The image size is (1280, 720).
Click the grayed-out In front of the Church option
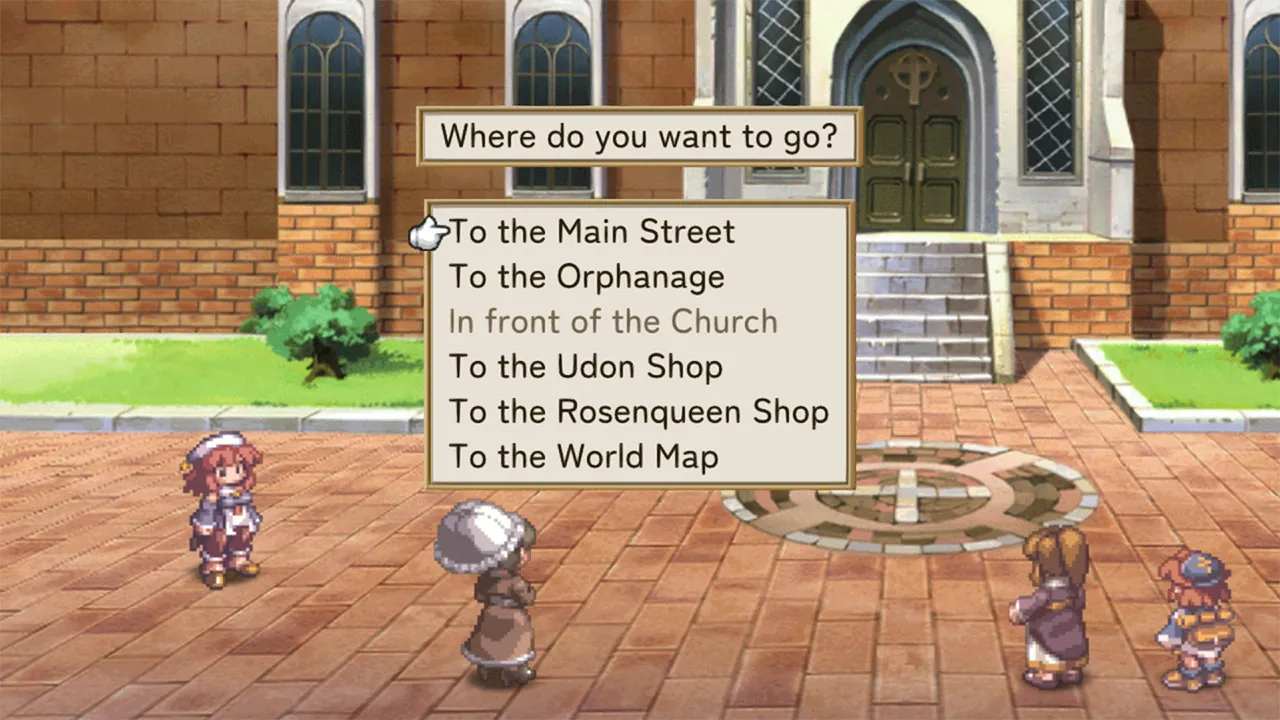point(614,321)
